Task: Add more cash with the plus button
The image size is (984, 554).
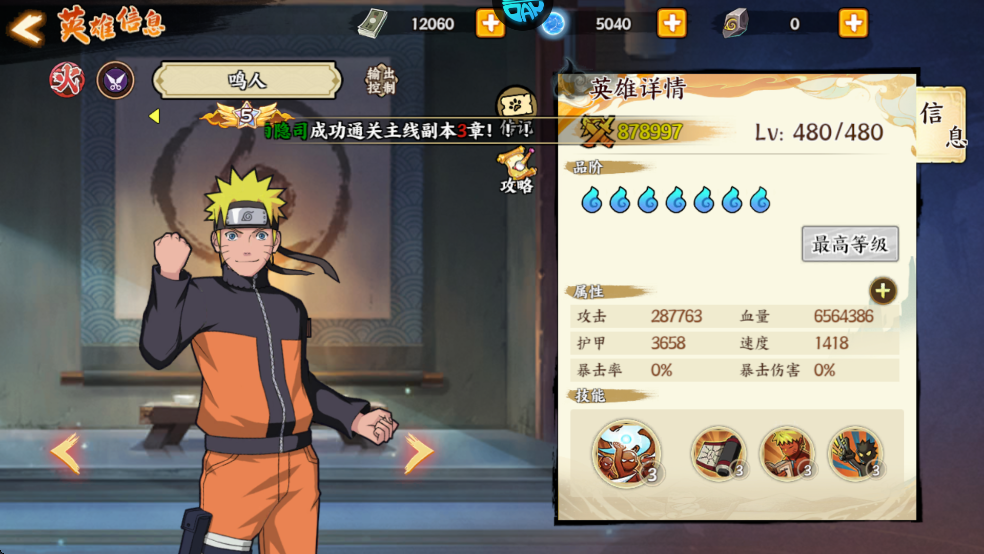Action: [x=490, y=23]
